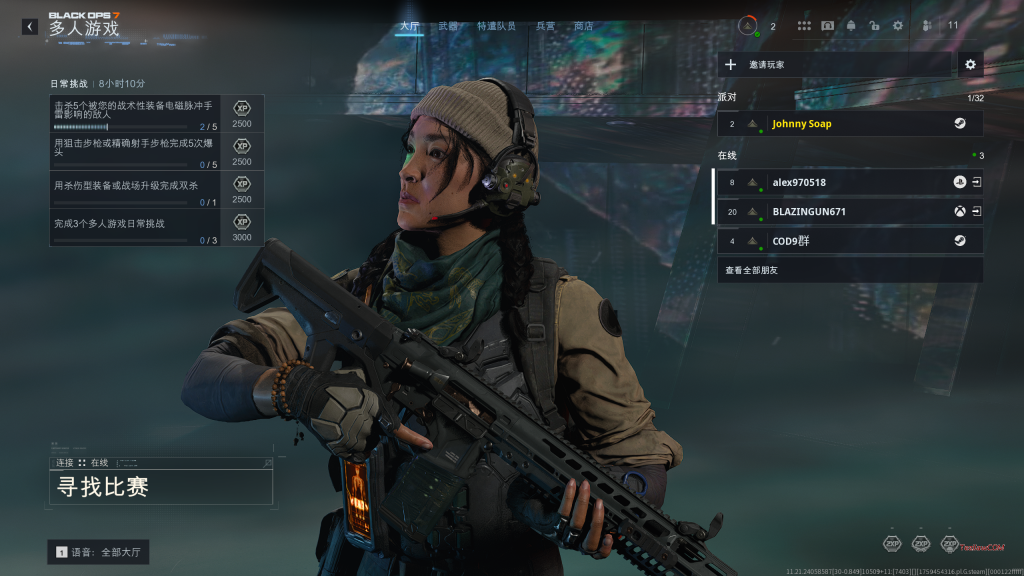Select the 大厅 tab
This screenshot has height=576, width=1024.
409,26
